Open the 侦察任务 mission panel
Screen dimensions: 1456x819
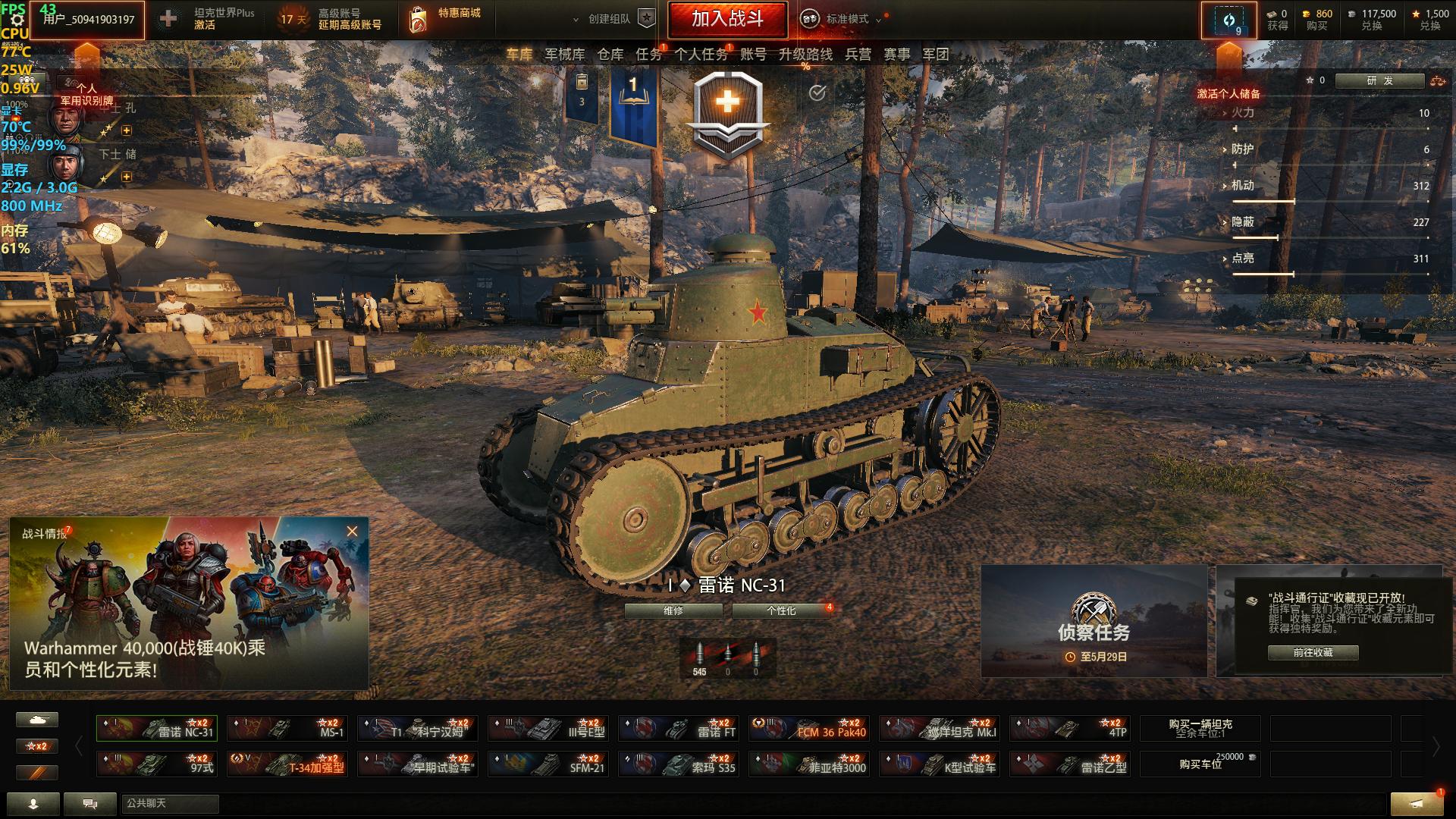point(1094,621)
